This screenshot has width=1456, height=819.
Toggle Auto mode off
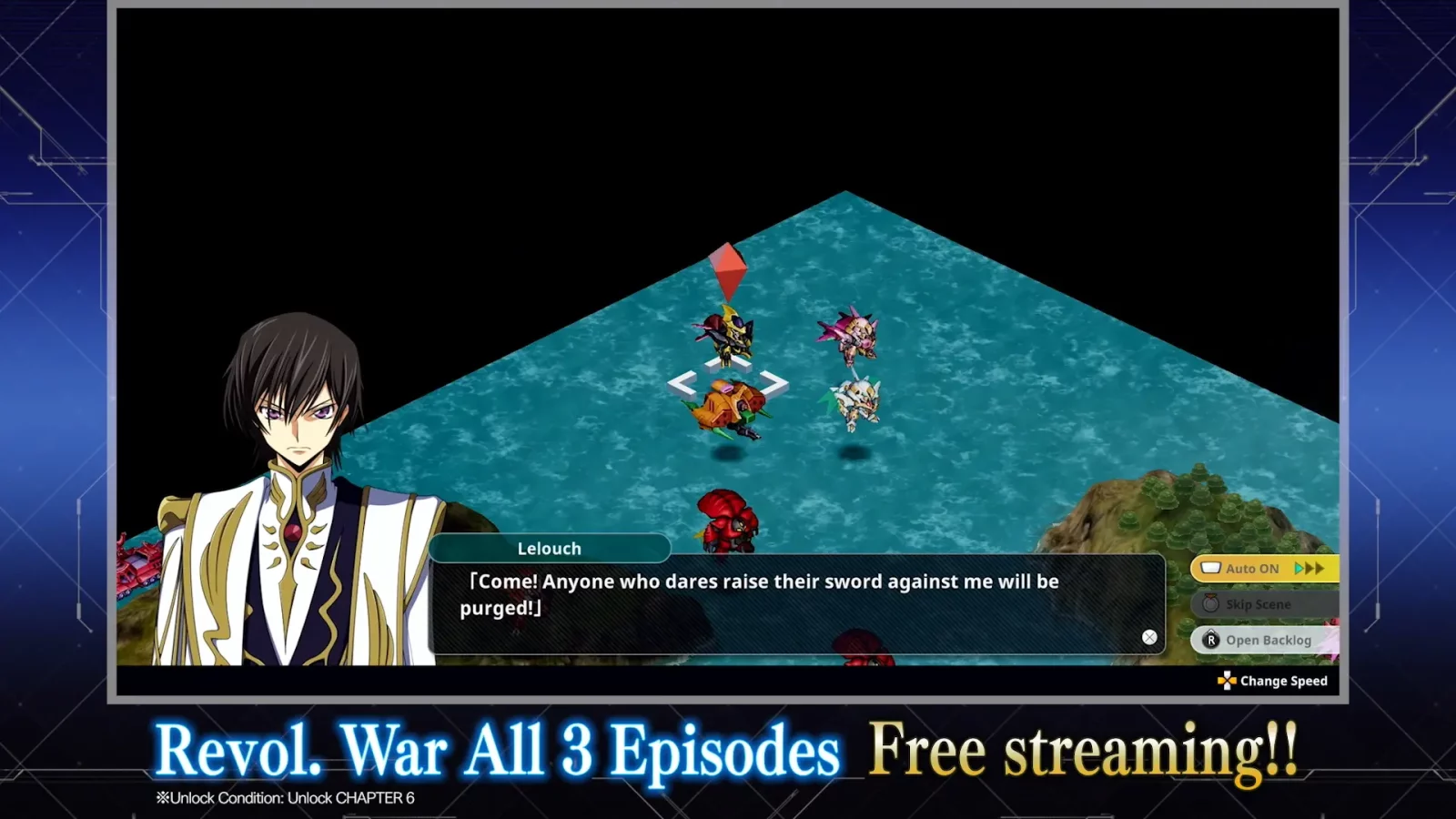1256,568
